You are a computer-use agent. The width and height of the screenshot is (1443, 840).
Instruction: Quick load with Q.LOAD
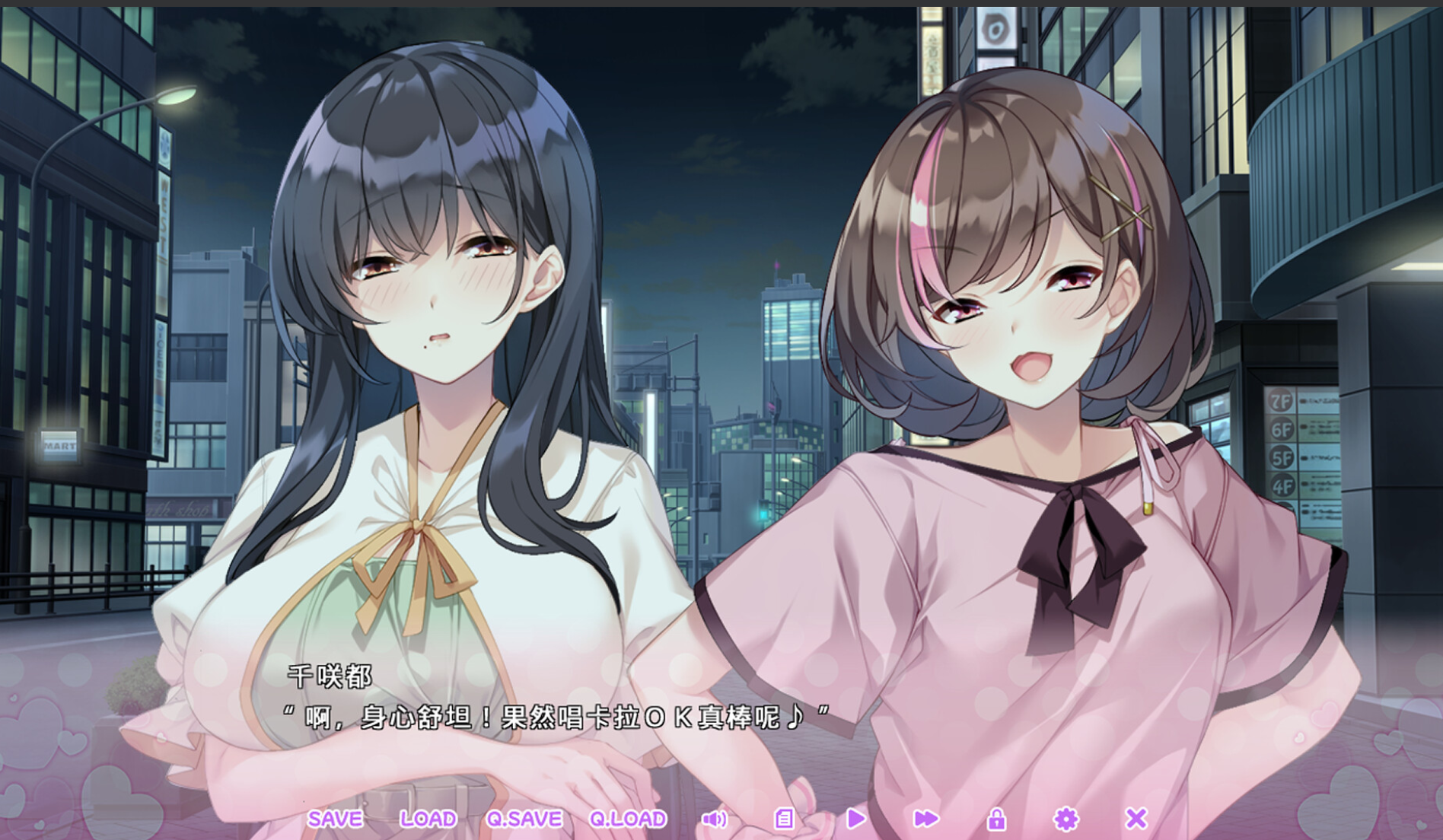point(628,819)
